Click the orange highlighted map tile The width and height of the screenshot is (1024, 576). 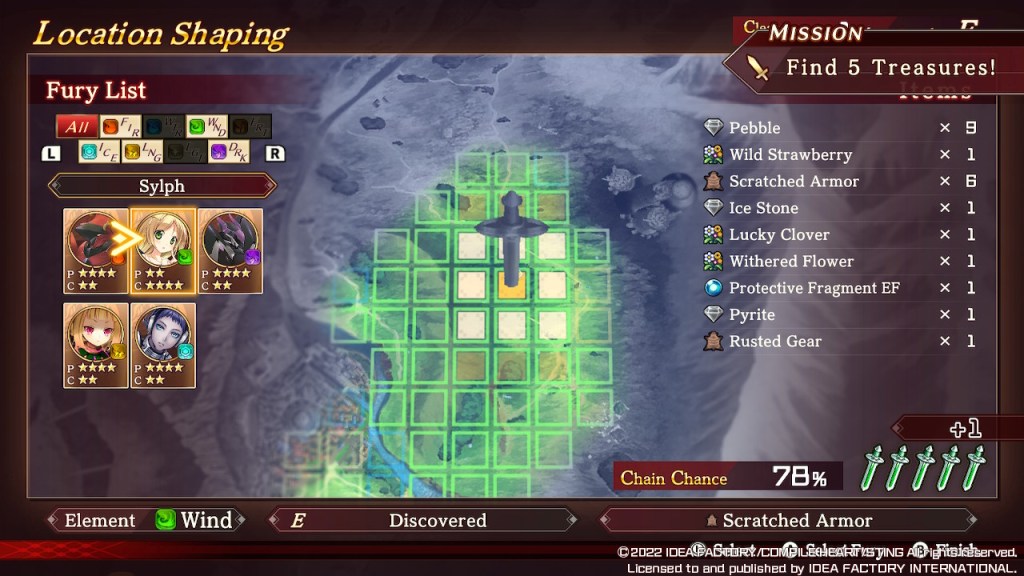coord(512,285)
